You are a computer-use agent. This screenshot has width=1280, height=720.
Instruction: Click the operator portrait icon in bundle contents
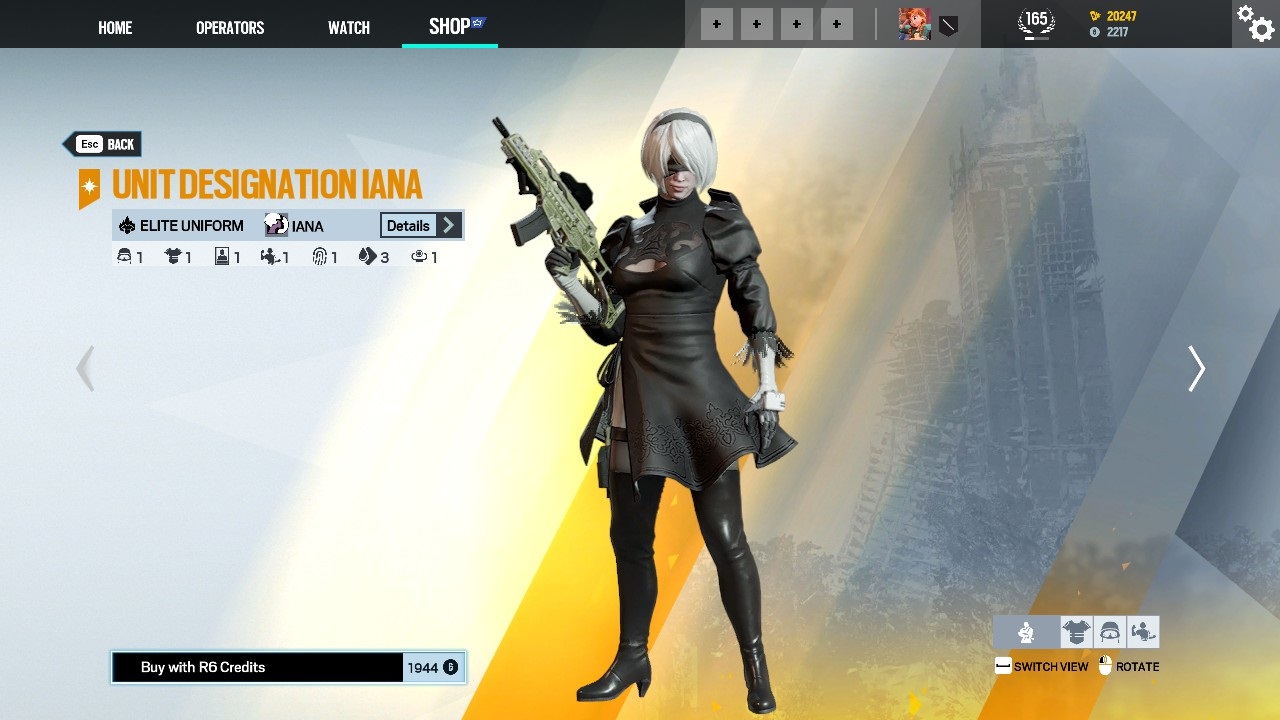[x=220, y=257]
